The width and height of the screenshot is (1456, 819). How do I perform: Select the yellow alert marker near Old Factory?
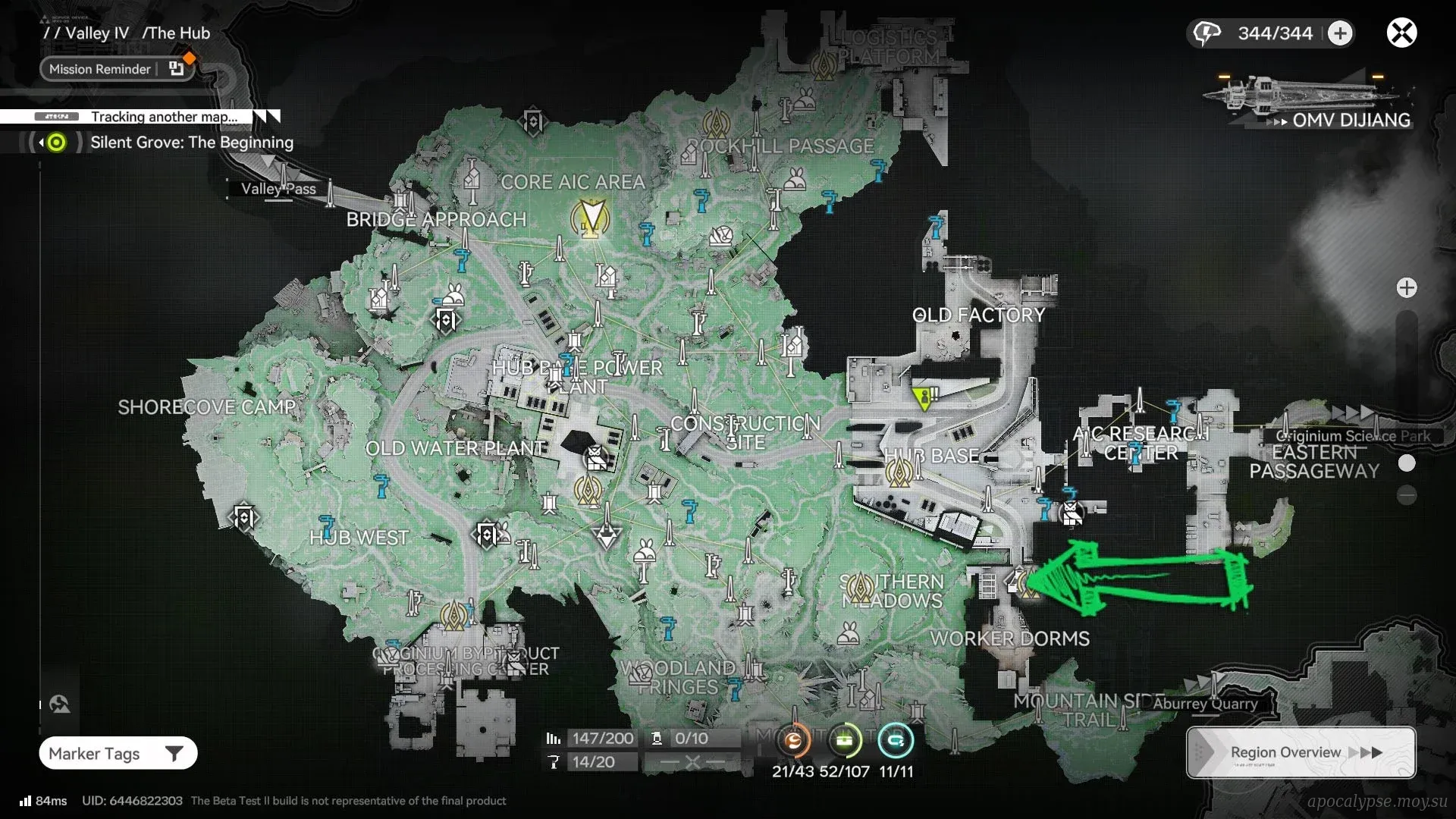pos(924,397)
